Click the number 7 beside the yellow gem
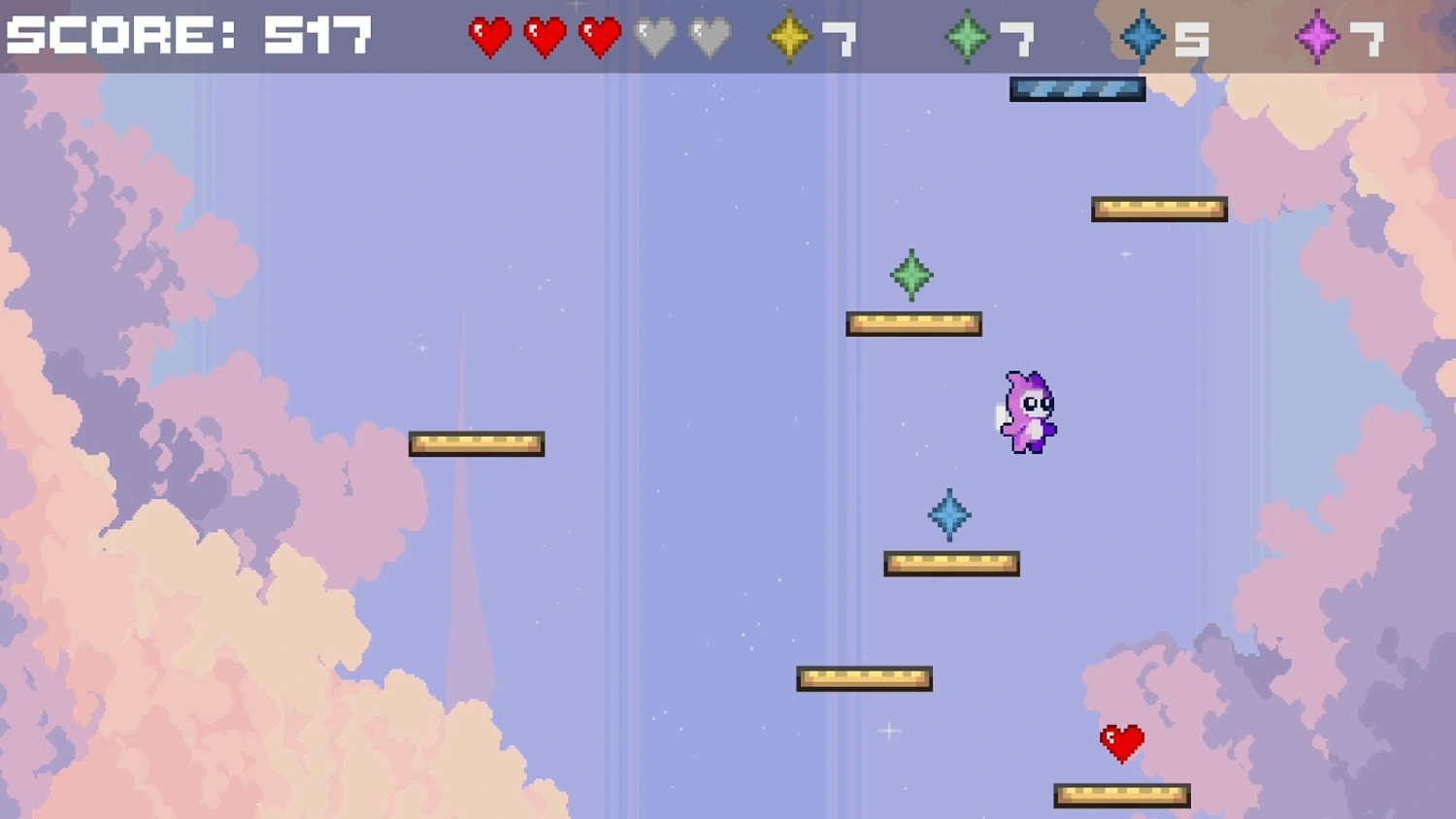 click(841, 37)
